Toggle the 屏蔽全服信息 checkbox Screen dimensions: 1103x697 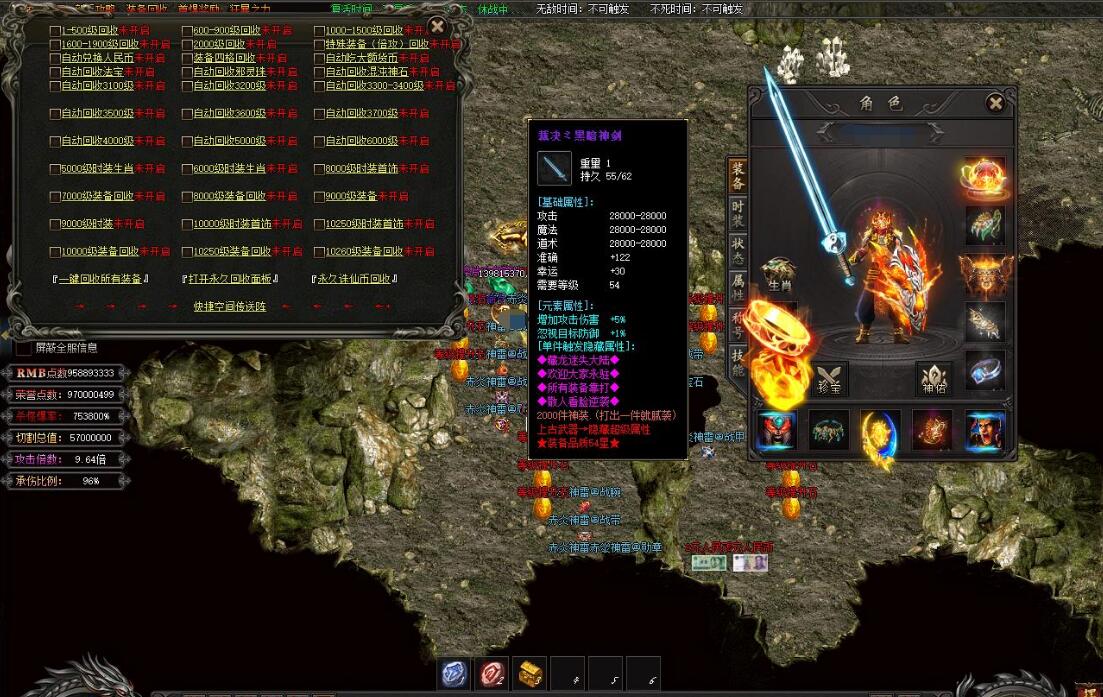click(24, 348)
